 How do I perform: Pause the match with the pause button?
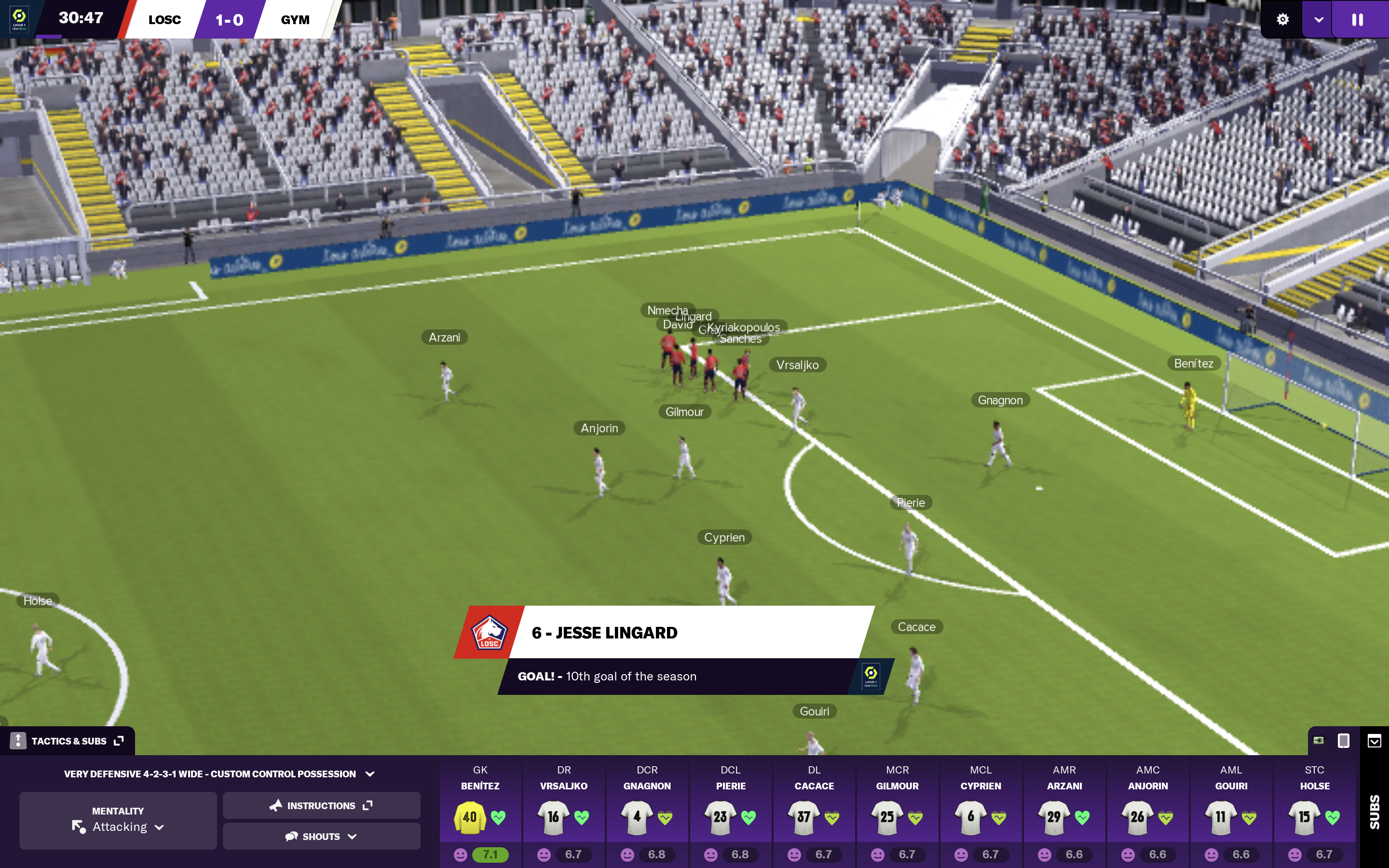point(1358,19)
